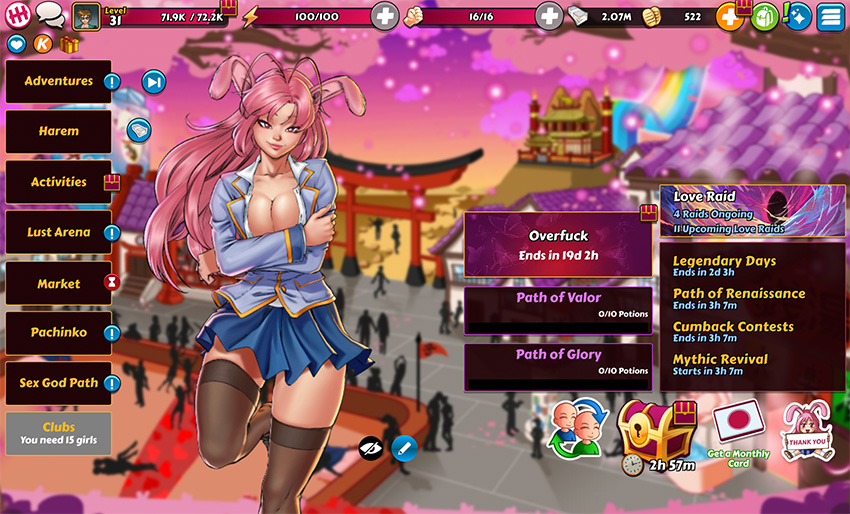Add energy with the plus button
The image size is (850, 514).
click(x=385, y=16)
